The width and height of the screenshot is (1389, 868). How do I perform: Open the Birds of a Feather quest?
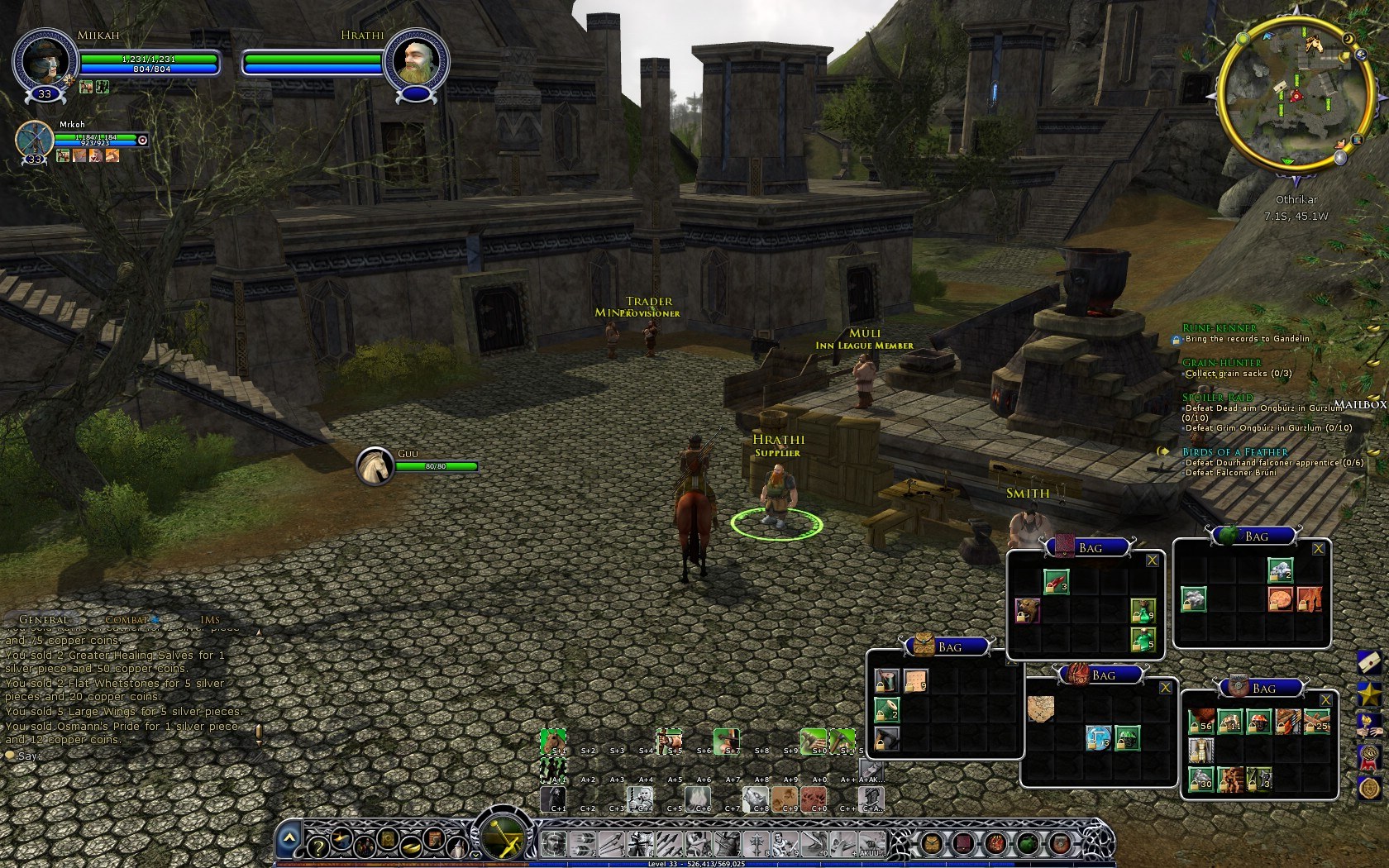(x=1235, y=452)
